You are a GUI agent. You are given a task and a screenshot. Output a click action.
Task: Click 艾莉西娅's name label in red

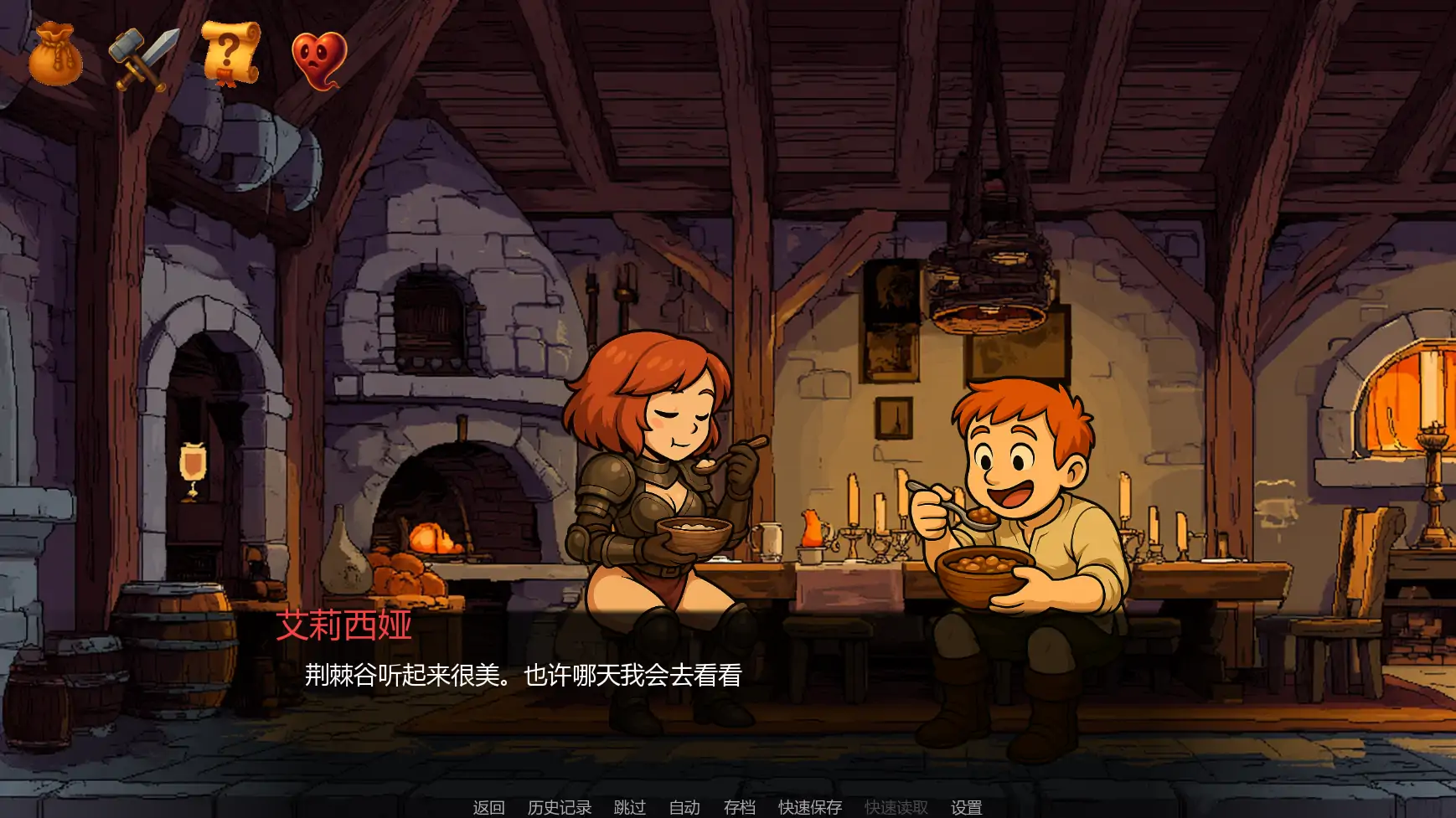(x=342, y=626)
